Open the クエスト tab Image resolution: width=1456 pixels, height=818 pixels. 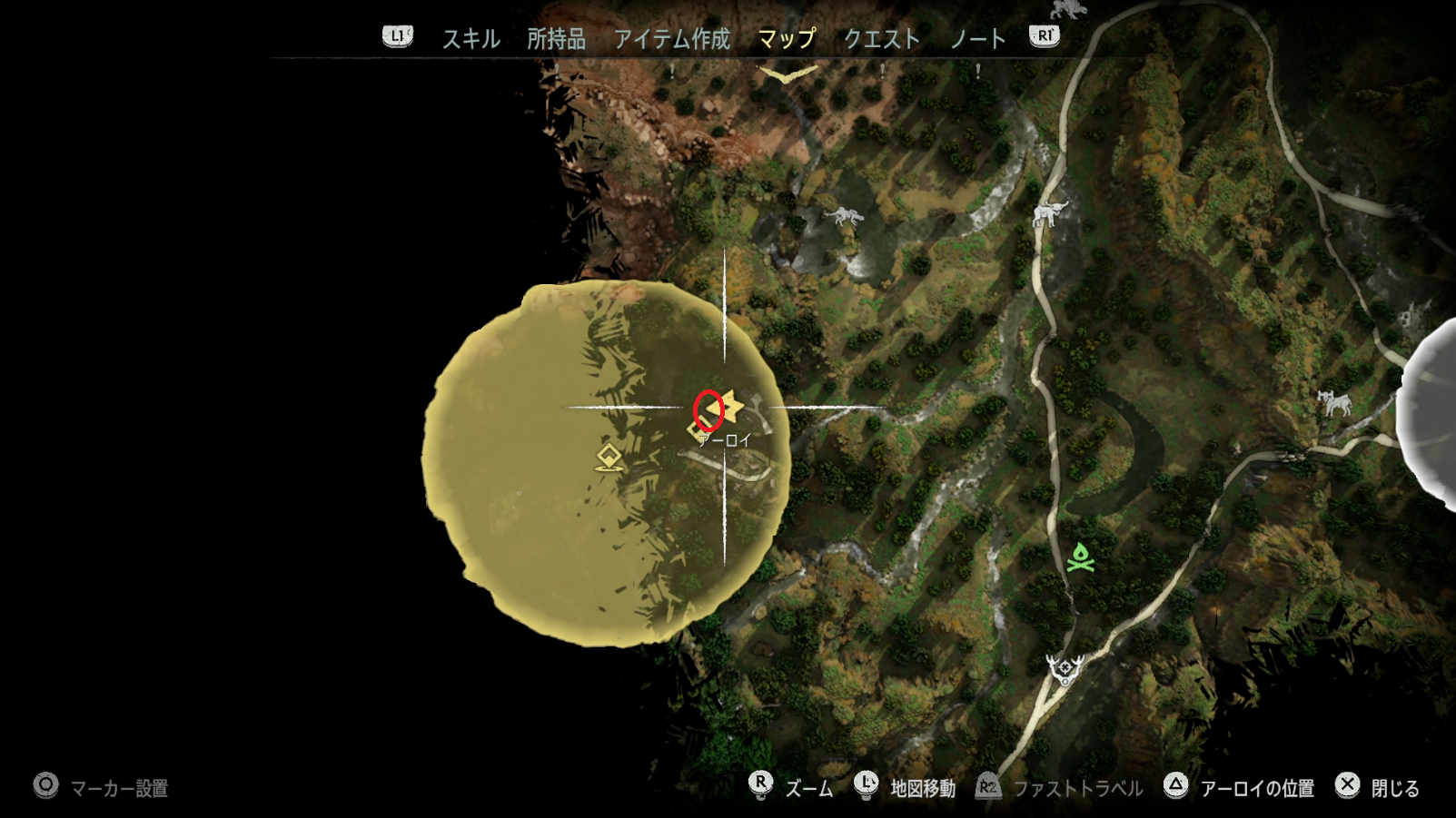(x=882, y=39)
